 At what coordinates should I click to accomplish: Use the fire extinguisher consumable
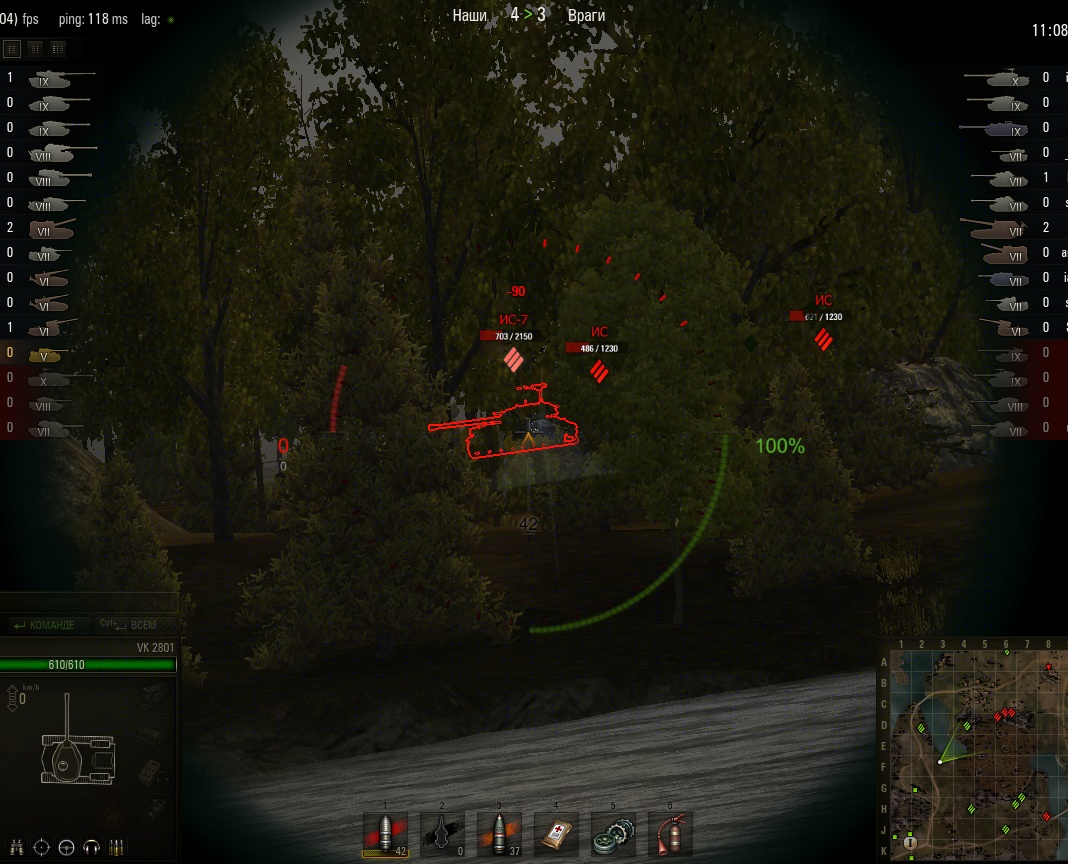click(x=671, y=834)
